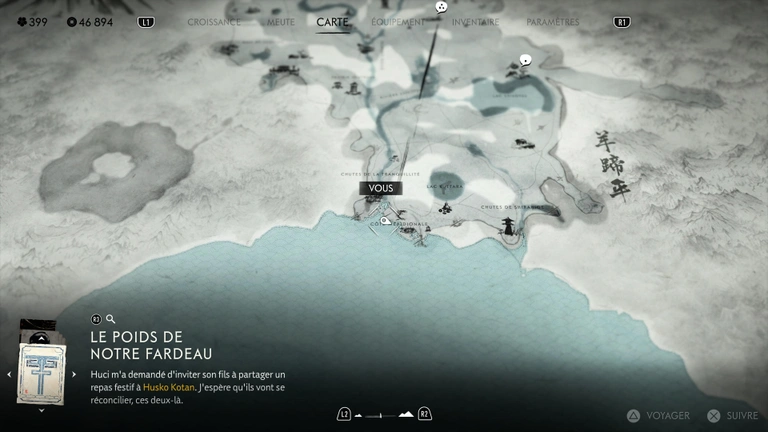Open the Croissance tab

[x=214, y=21]
